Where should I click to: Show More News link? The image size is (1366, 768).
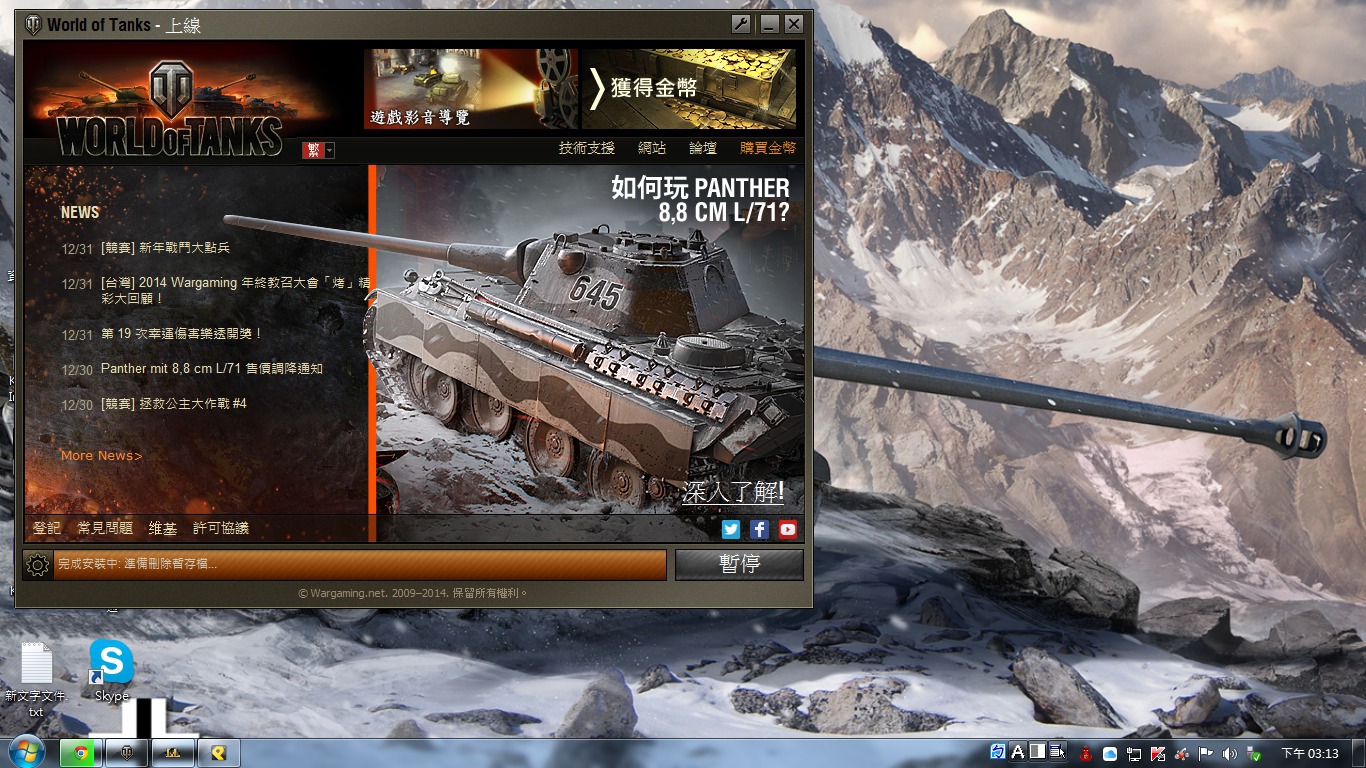point(101,456)
